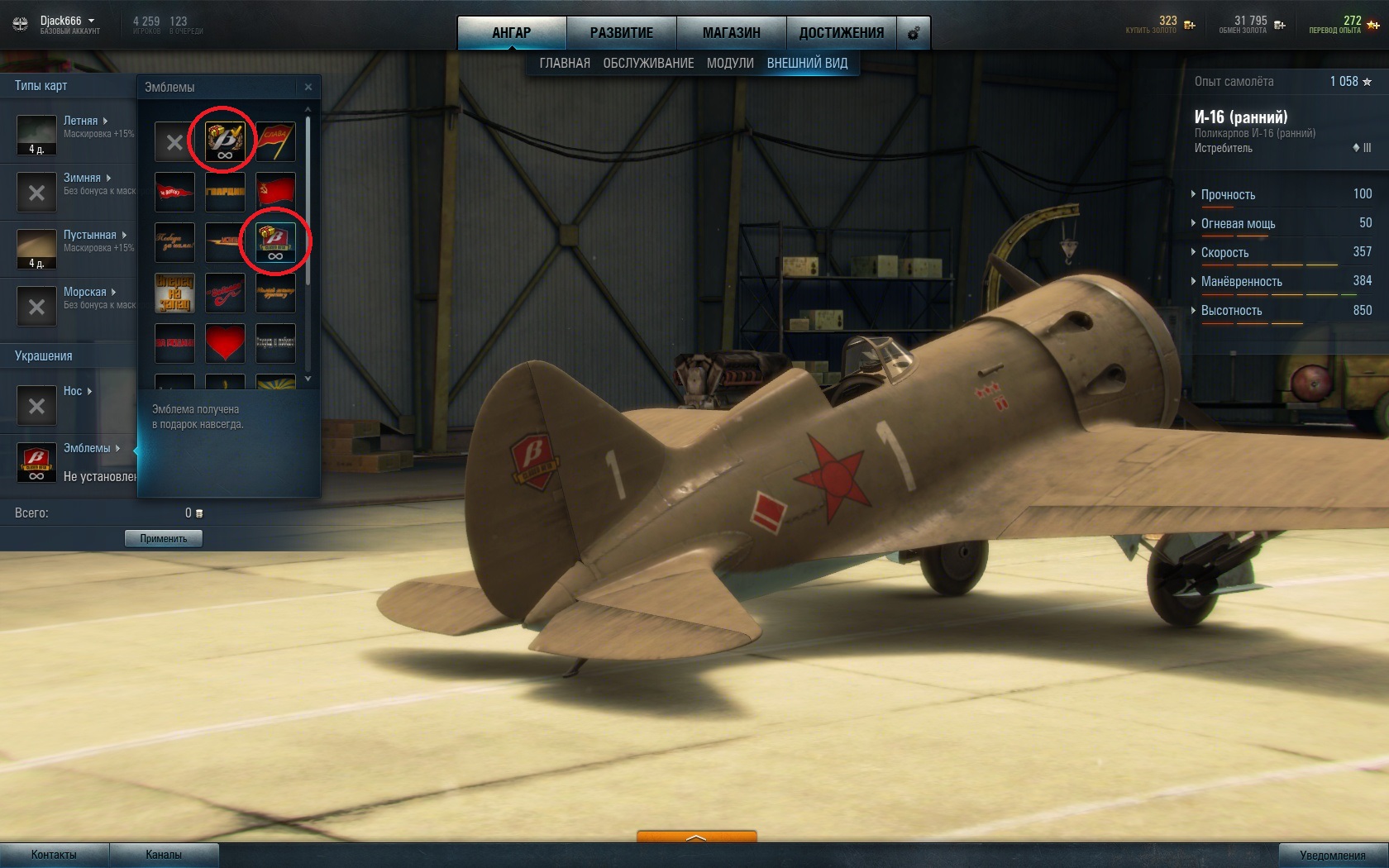The width and height of the screenshot is (1389, 868).
Task: Open the settings gear button
Action: pyautogui.click(x=914, y=33)
